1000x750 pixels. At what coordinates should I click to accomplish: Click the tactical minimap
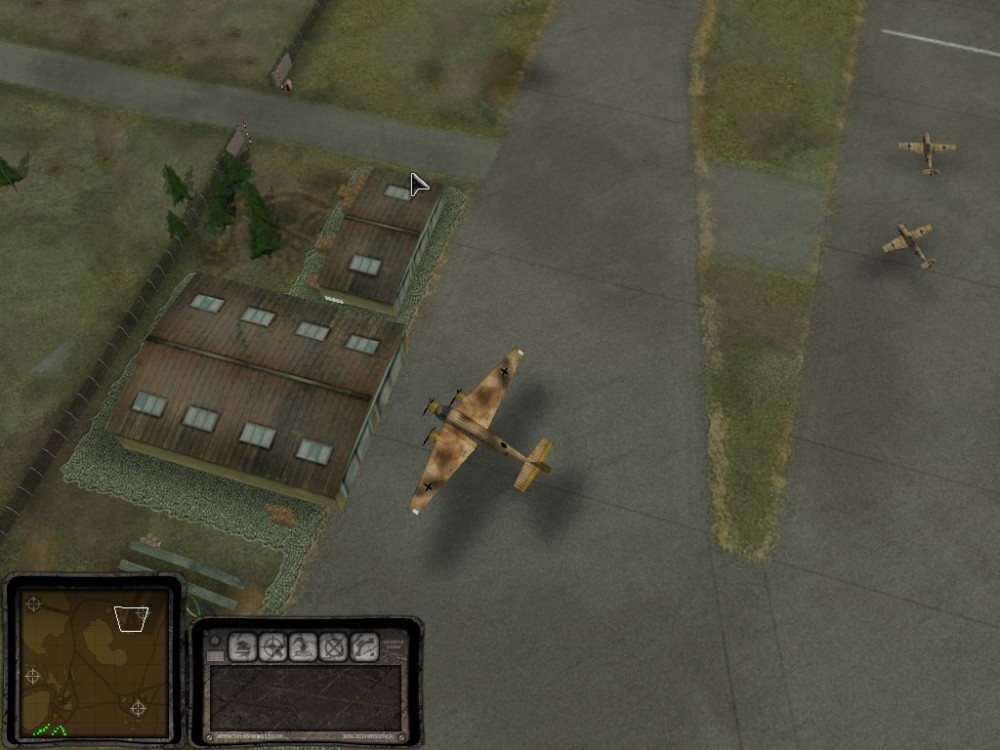(93, 661)
